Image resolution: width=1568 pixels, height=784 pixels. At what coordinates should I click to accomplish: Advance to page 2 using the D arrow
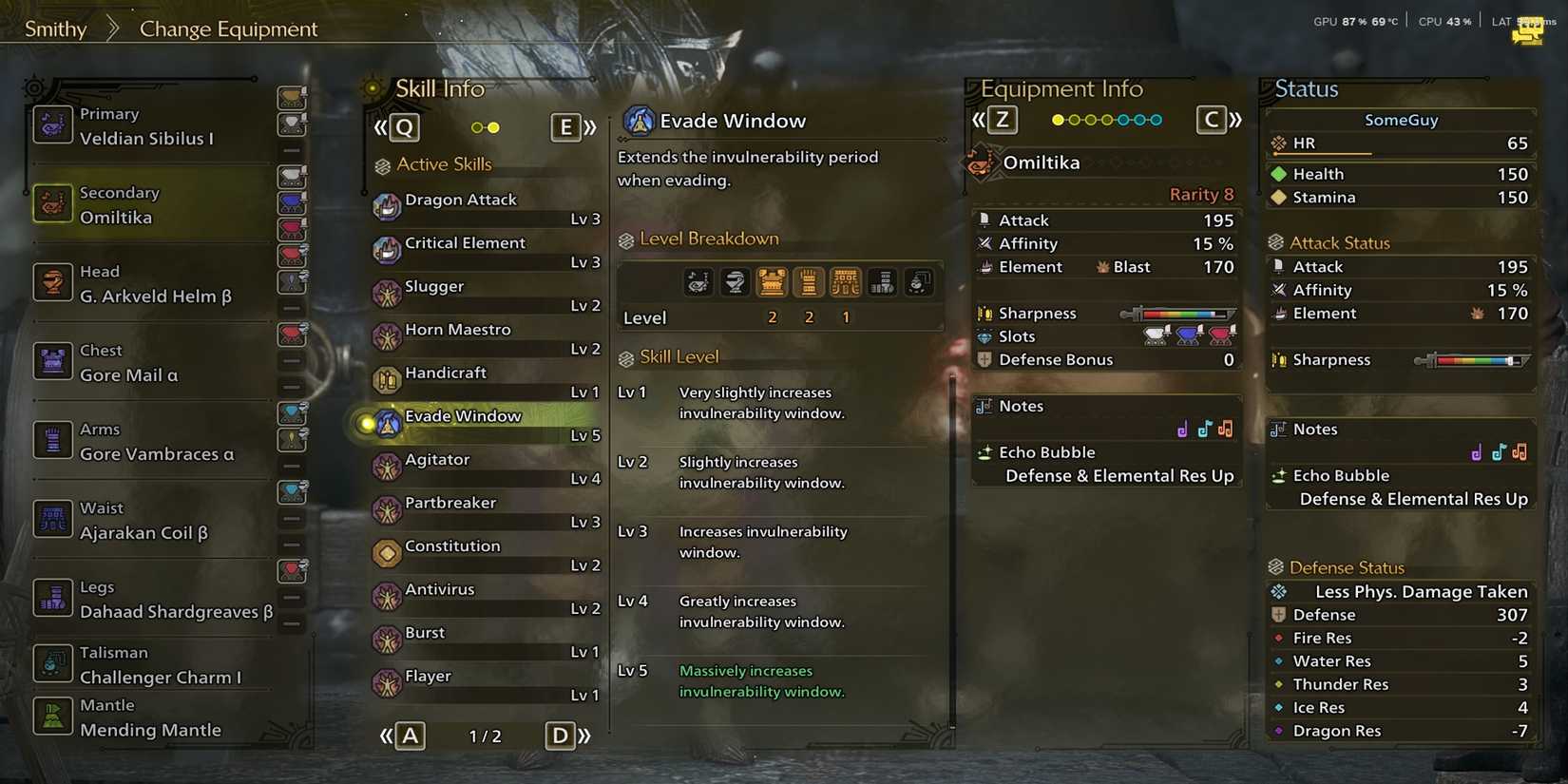(x=561, y=735)
